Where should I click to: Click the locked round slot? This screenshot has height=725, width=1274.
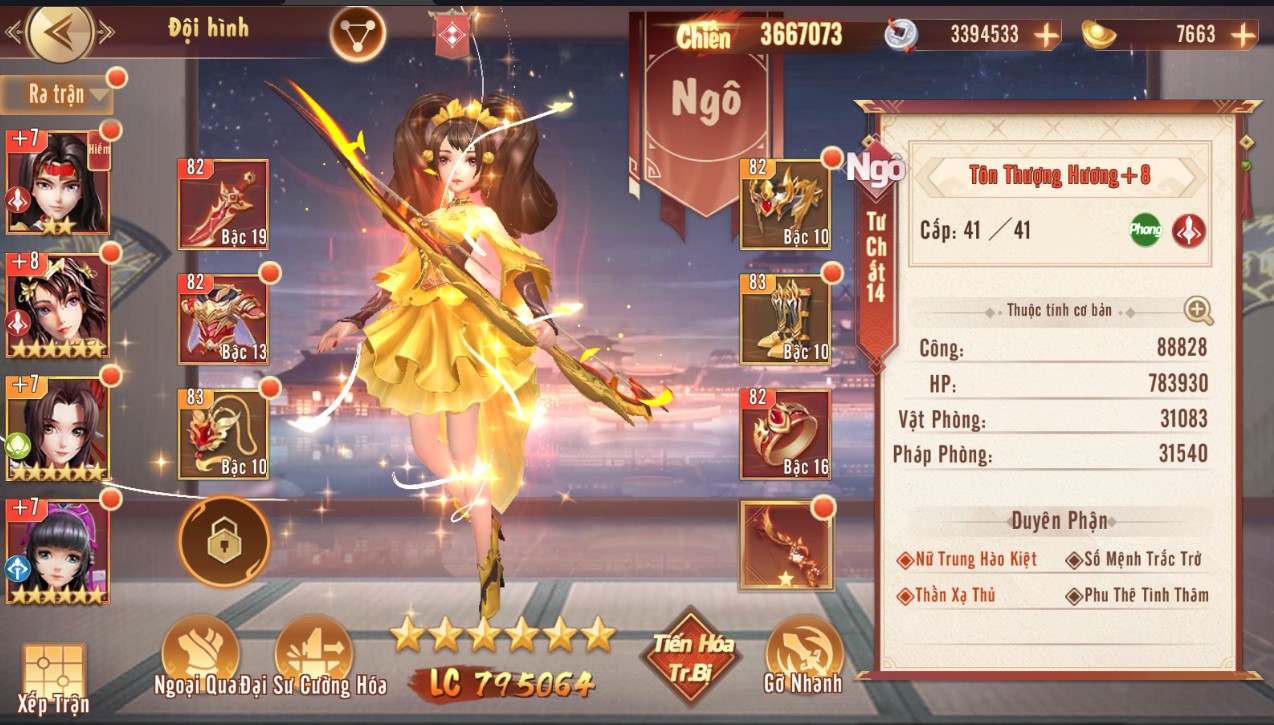coord(224,541)
